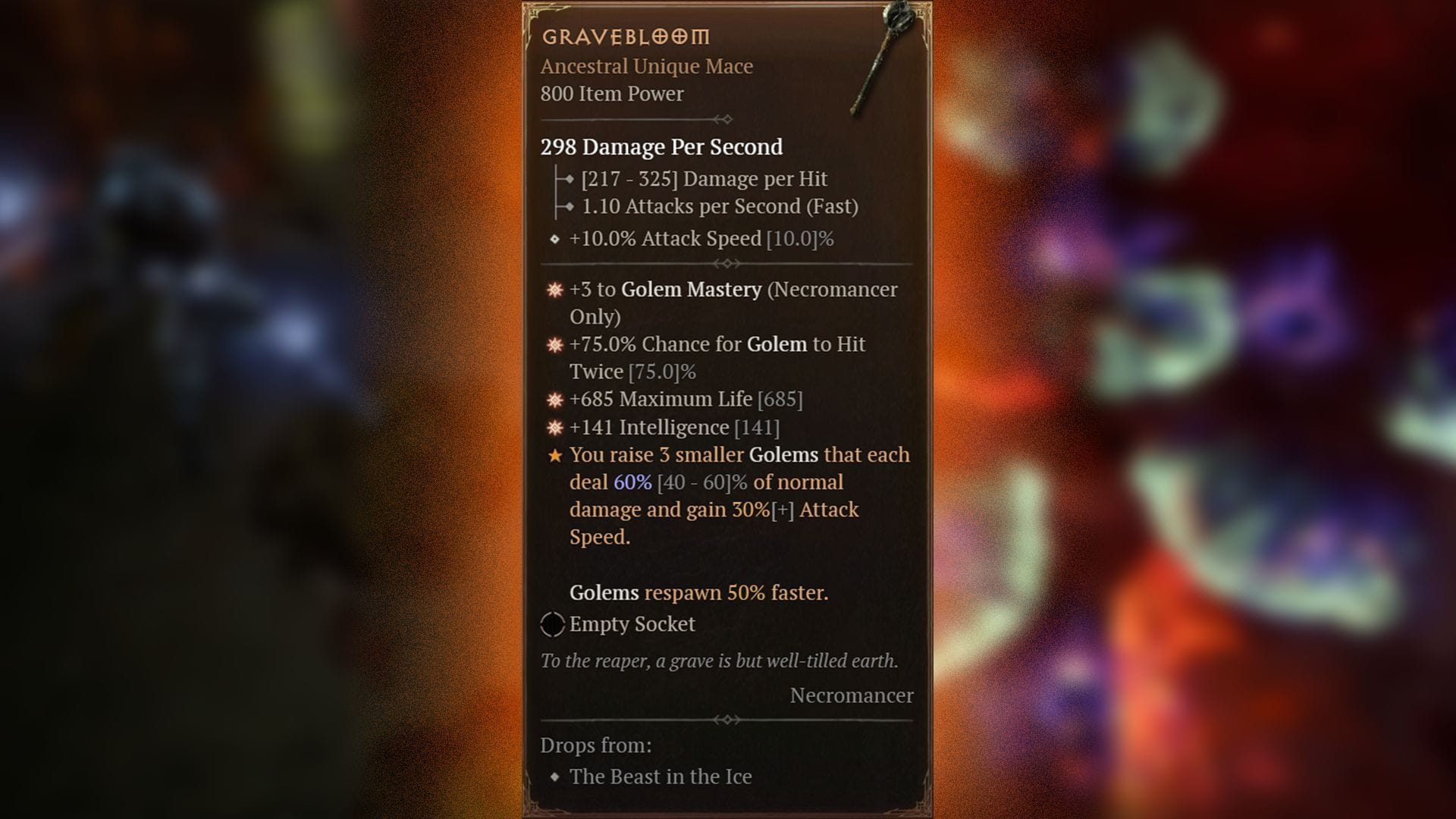The image size is (1456, 819).
Task: Expand the divider ornament under Item Power
Action: tap(726, 118)
